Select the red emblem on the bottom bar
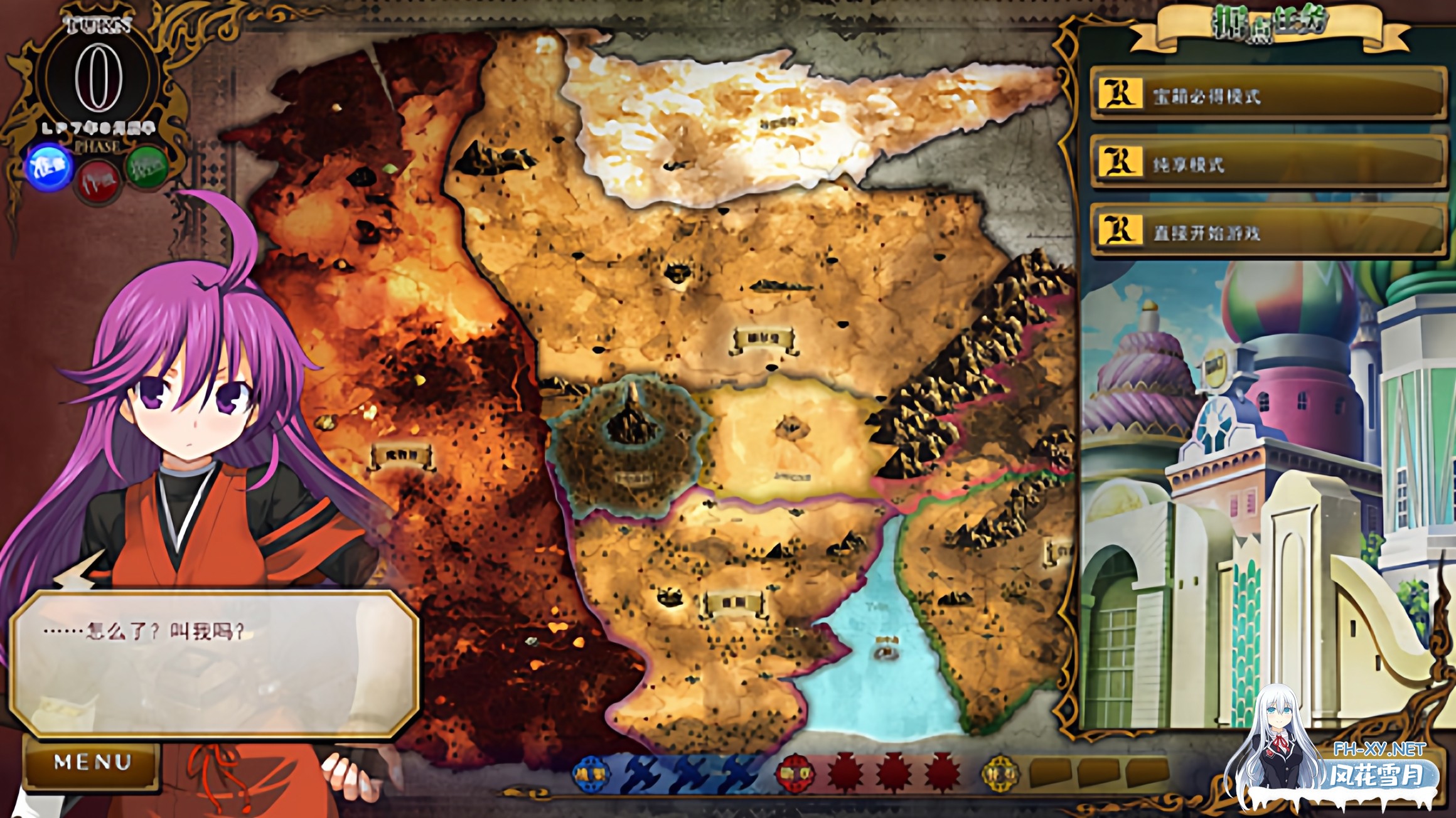1456x818 pixels. pos(794,773)
